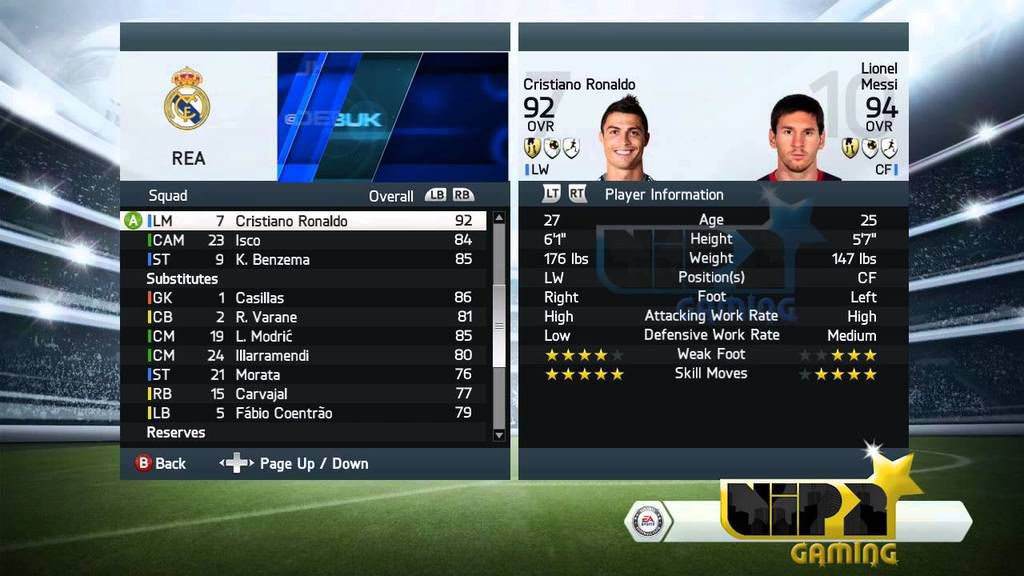Pick substitute goalkeeper Casillas

pos(260,298)
